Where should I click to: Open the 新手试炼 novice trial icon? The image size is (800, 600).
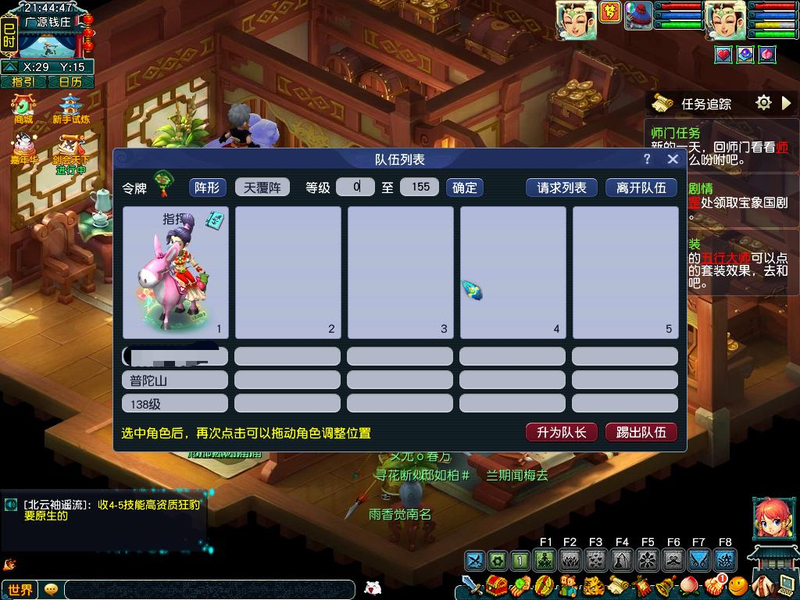coord(71,107)
